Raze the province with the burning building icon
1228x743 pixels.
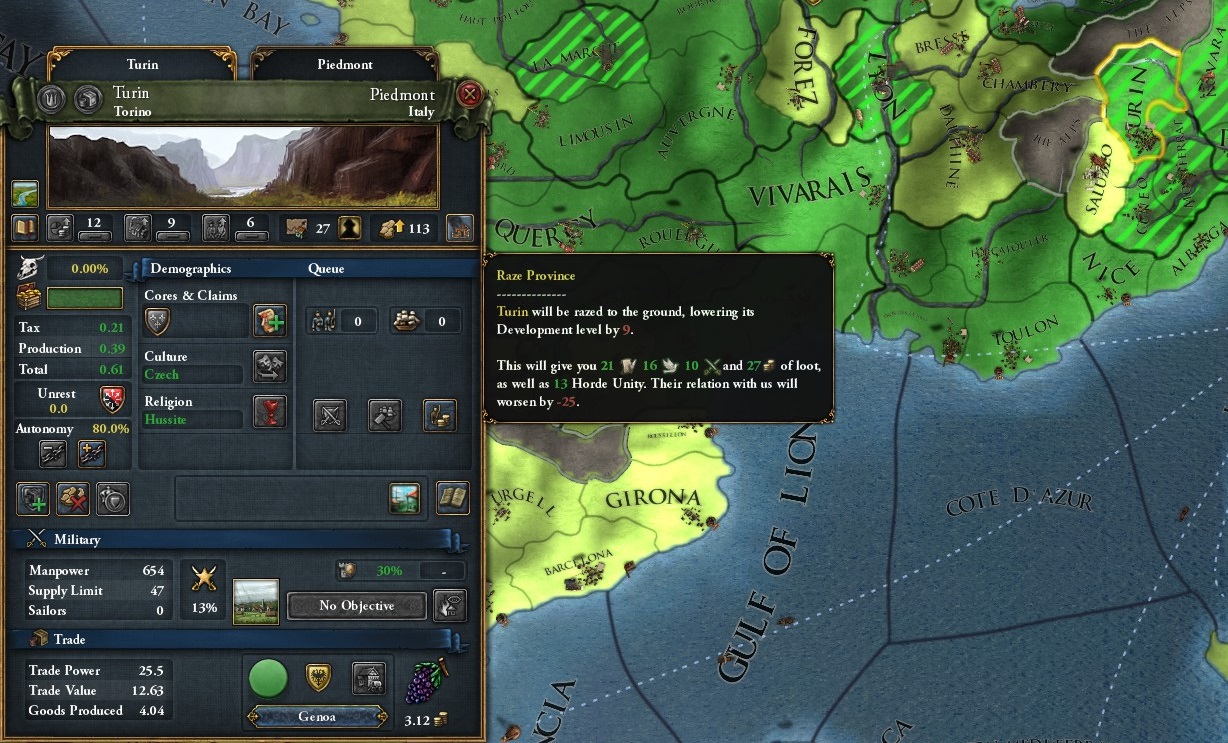460,228
